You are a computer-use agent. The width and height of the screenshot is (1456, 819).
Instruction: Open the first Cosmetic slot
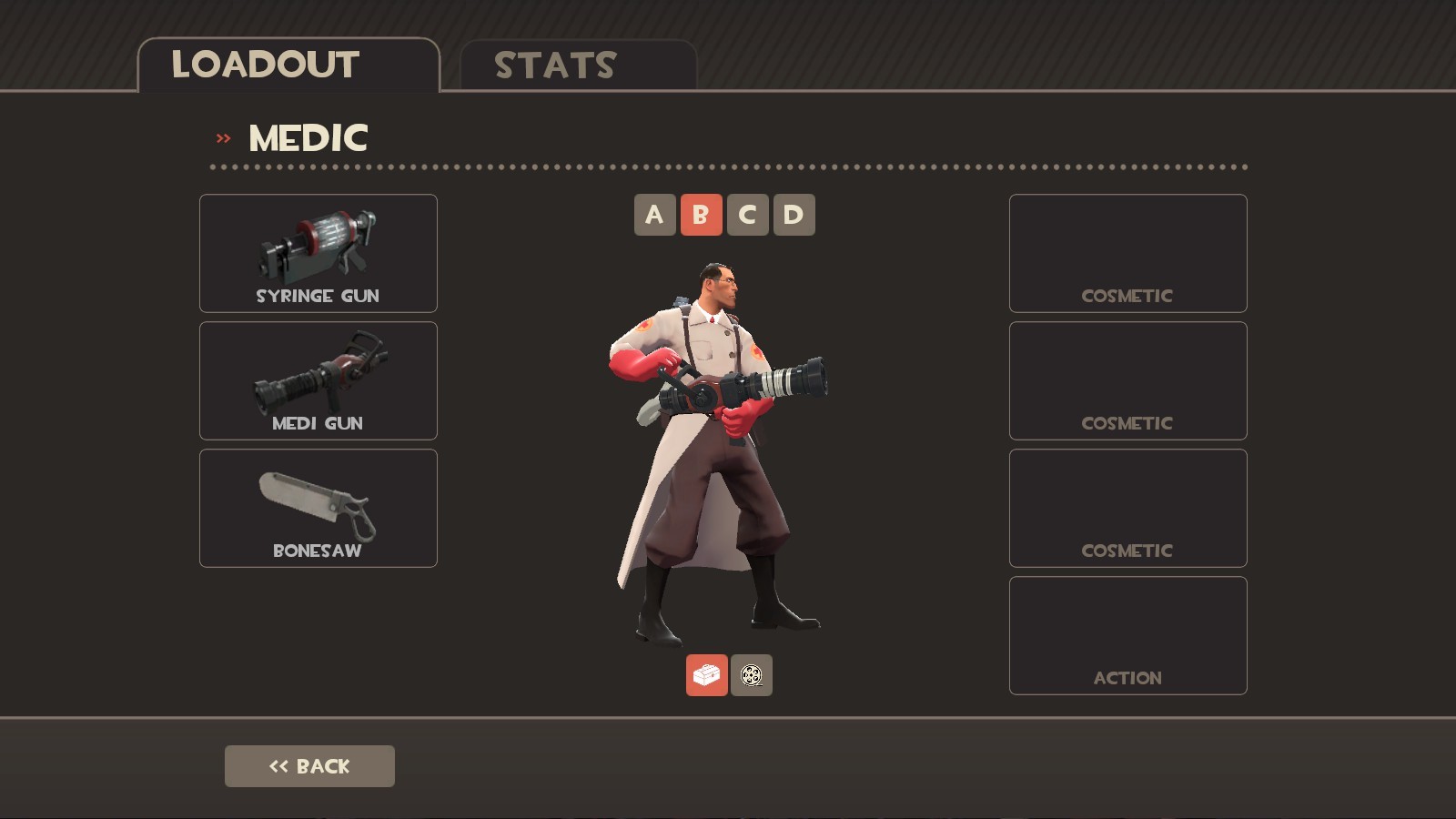(x=1127, y=253)
